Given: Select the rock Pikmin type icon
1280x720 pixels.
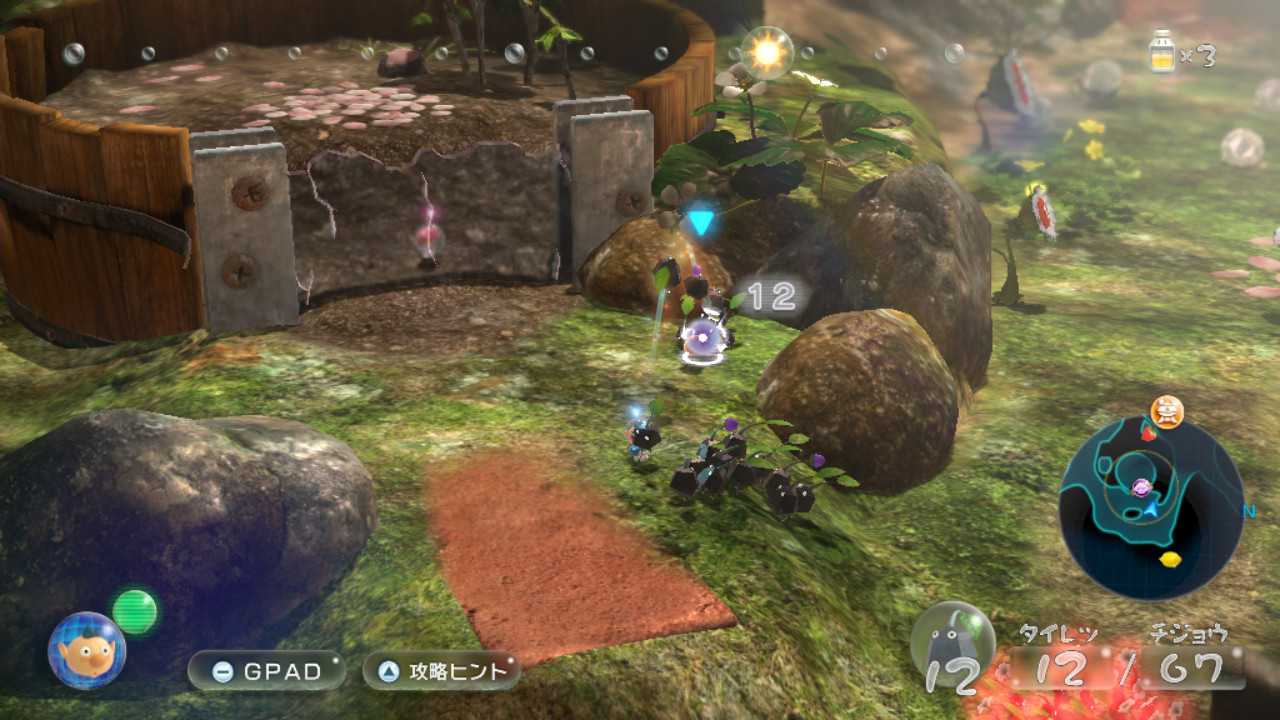Looking at the screenshot, I should (952, 645).
